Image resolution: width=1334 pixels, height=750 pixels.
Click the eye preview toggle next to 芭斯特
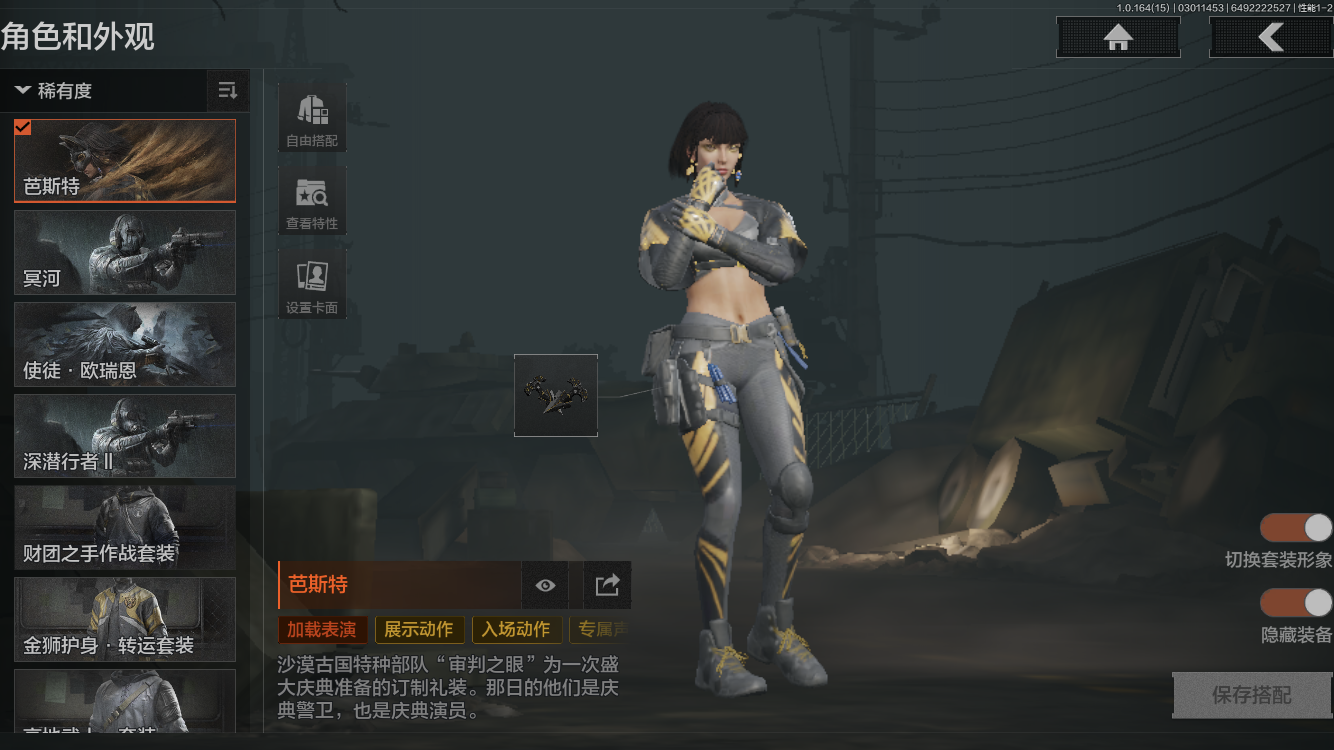tap(545, 585)
